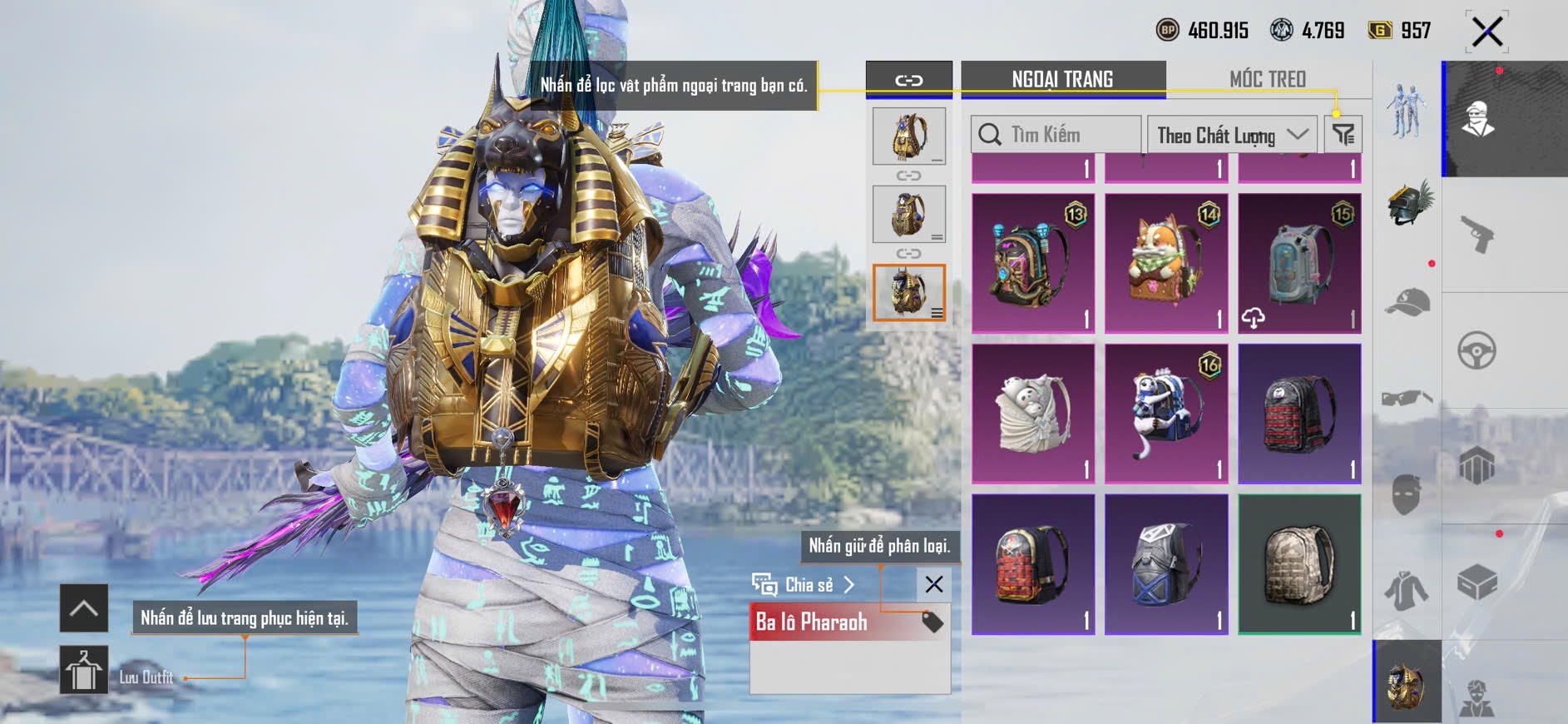Choose the white ghost cloth backpack
This screenshot has width=1568, height=724.
(x=1033, y=414)
